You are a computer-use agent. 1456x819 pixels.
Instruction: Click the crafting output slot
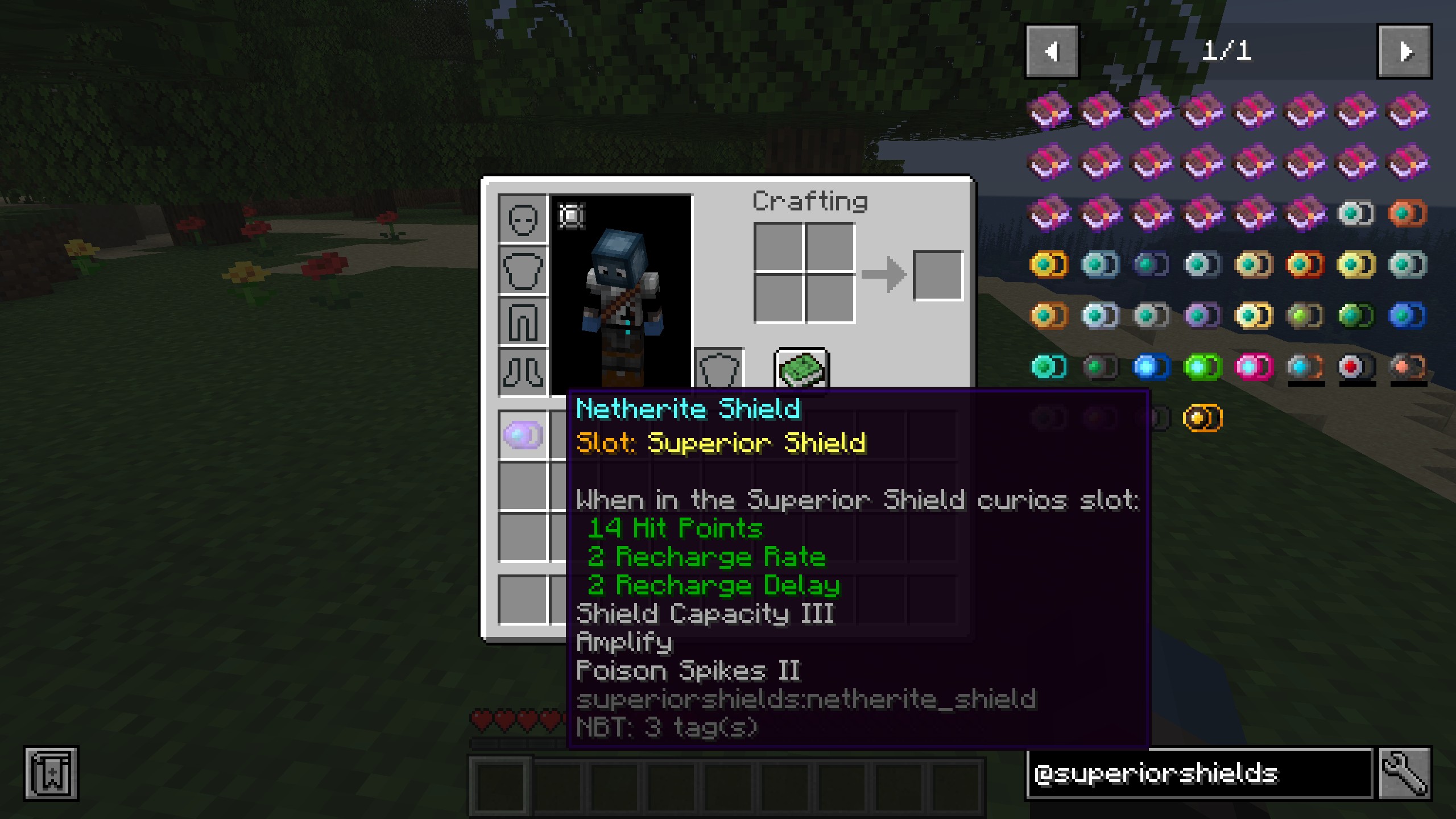point(938,276)
